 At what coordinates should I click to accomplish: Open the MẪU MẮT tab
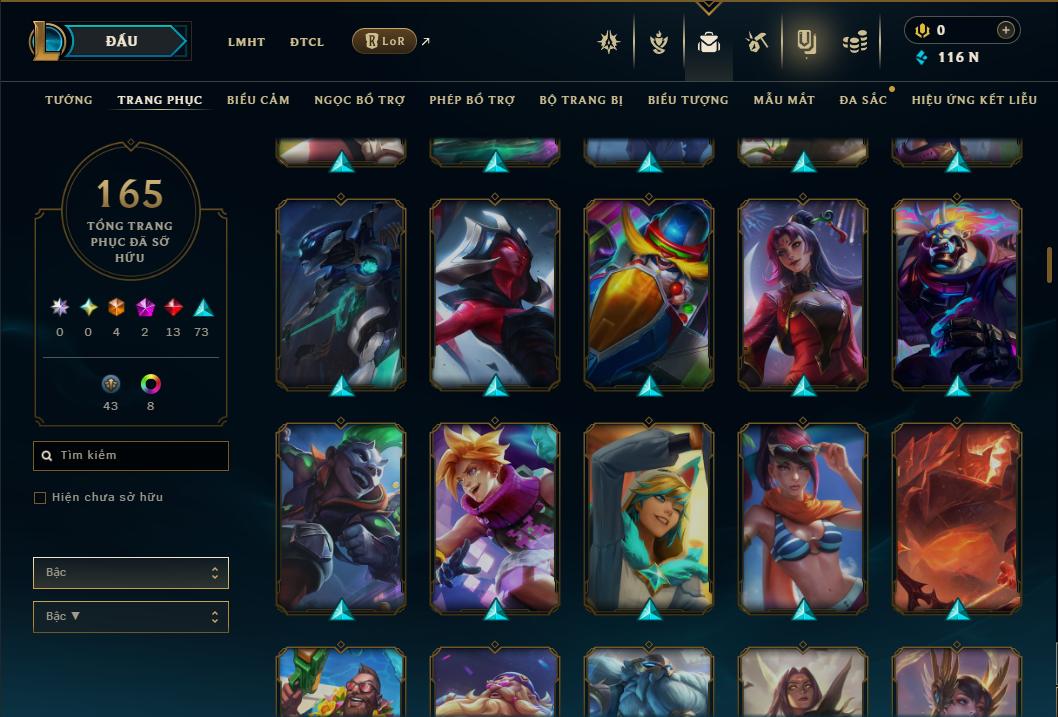[x=784, y=100]
